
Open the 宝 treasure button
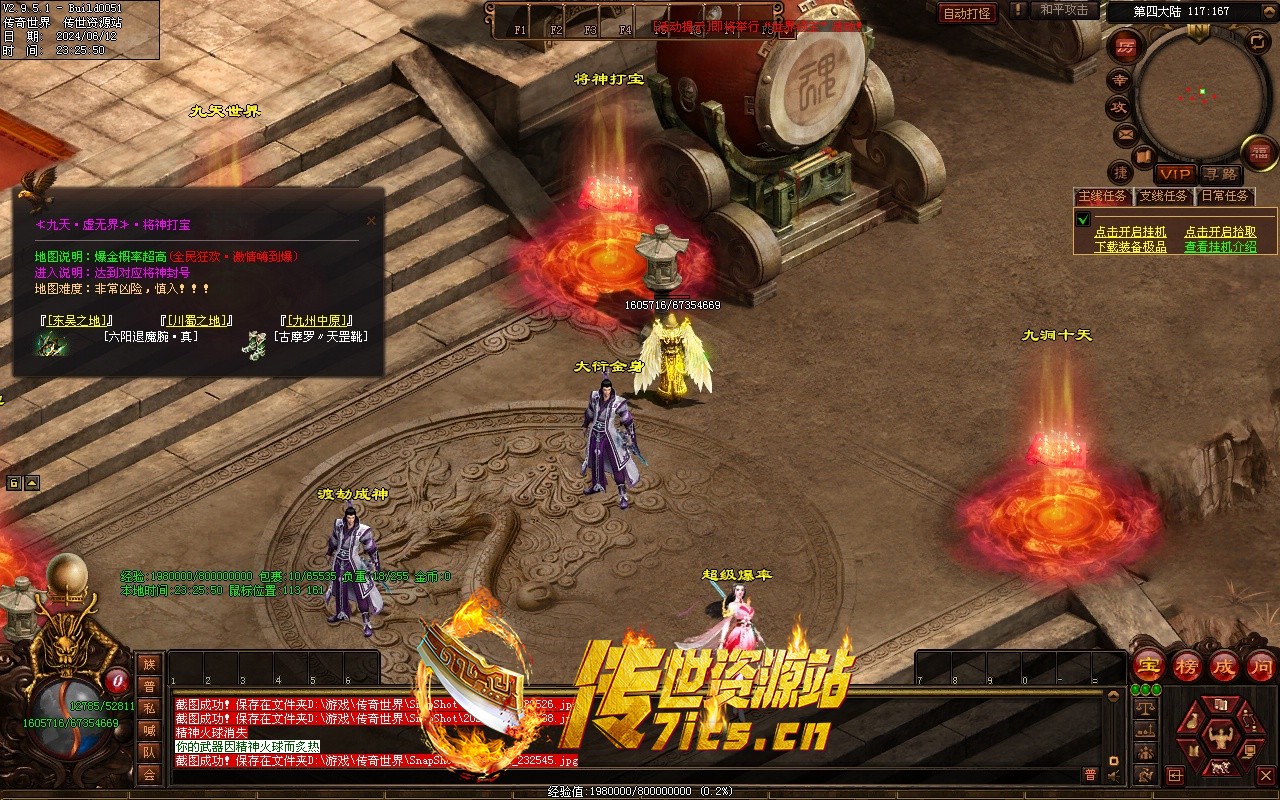[x=1148, y=666]
